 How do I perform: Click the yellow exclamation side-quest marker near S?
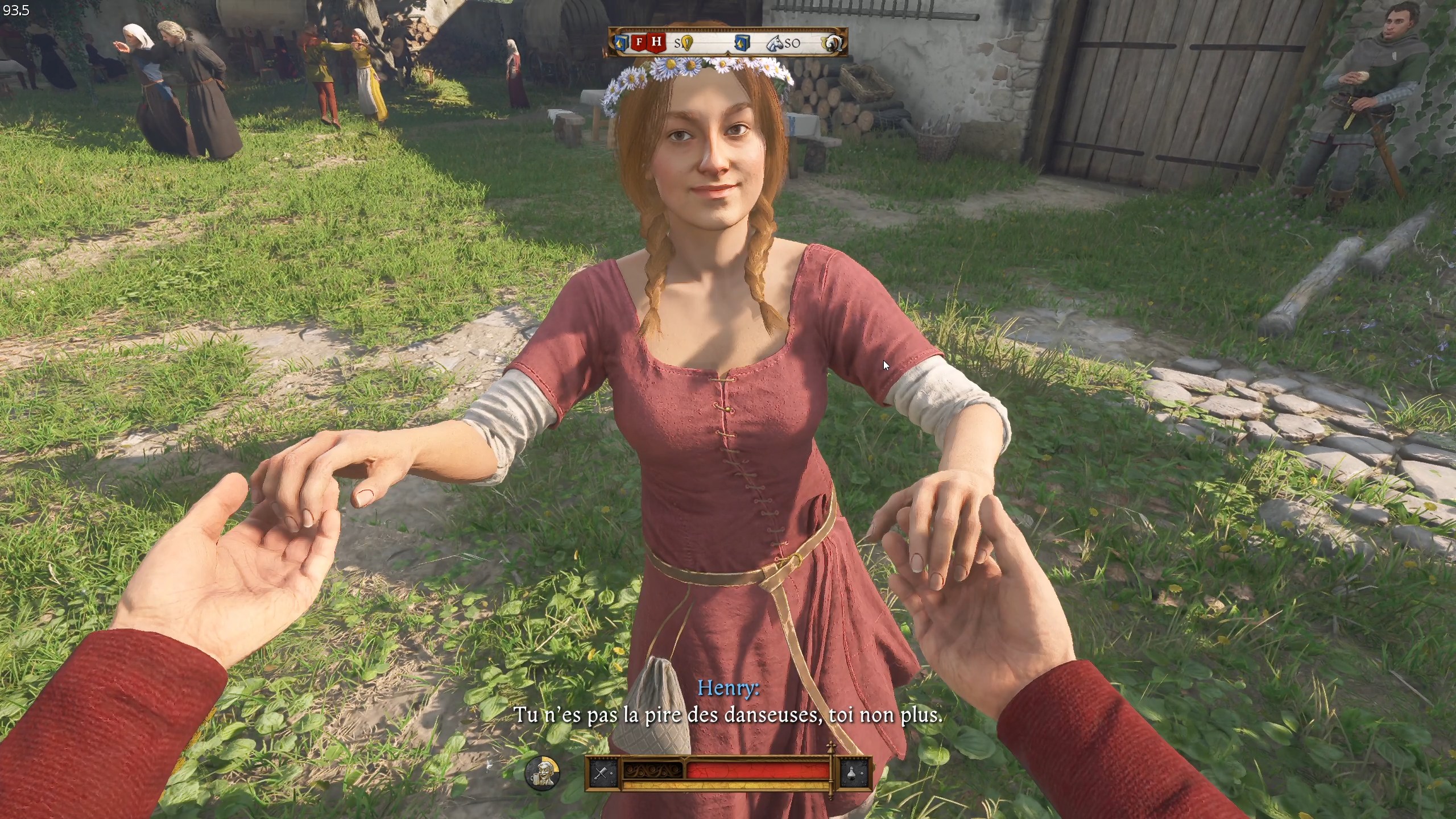pos(686,43)
